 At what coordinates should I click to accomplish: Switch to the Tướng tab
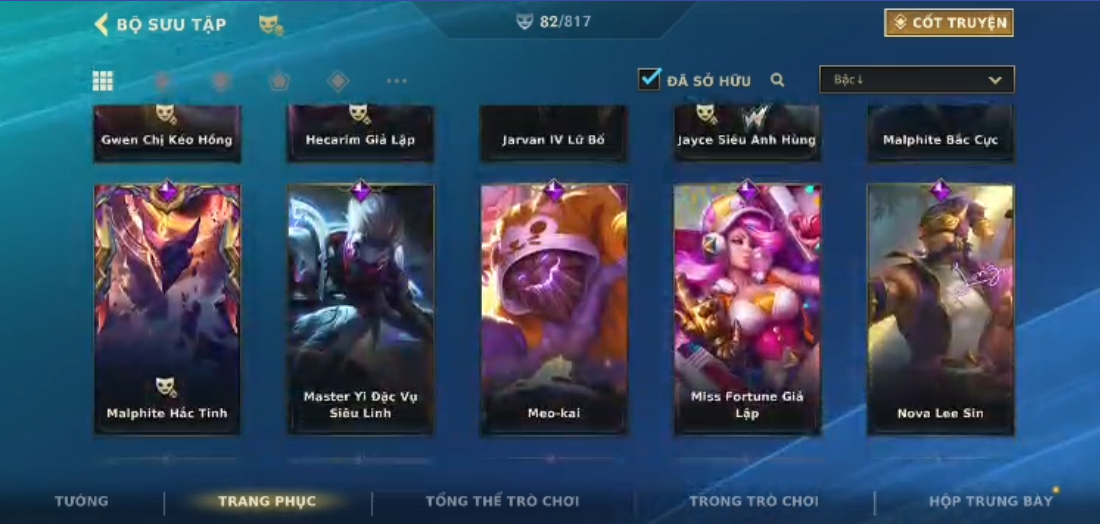82,501
